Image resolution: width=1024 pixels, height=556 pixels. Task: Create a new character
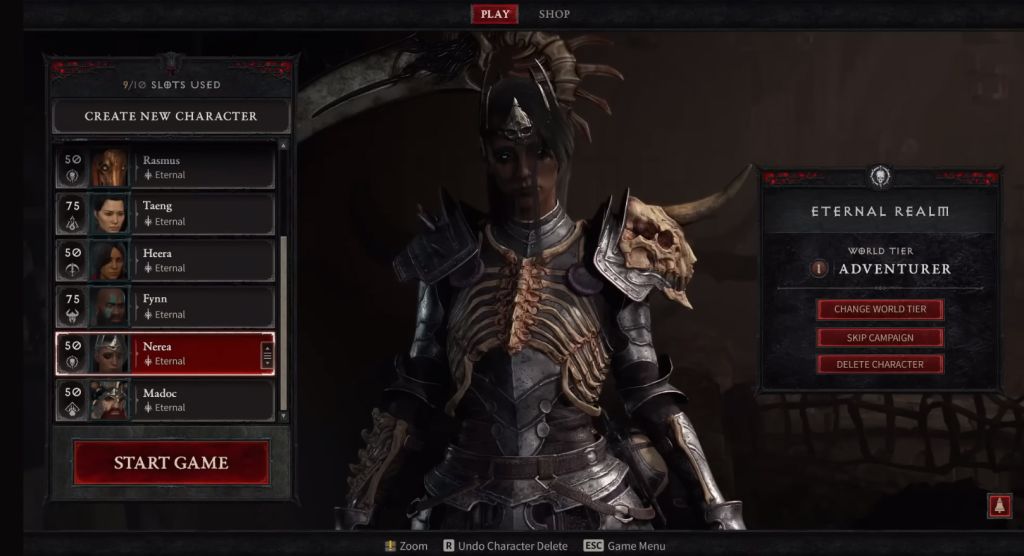171,116
